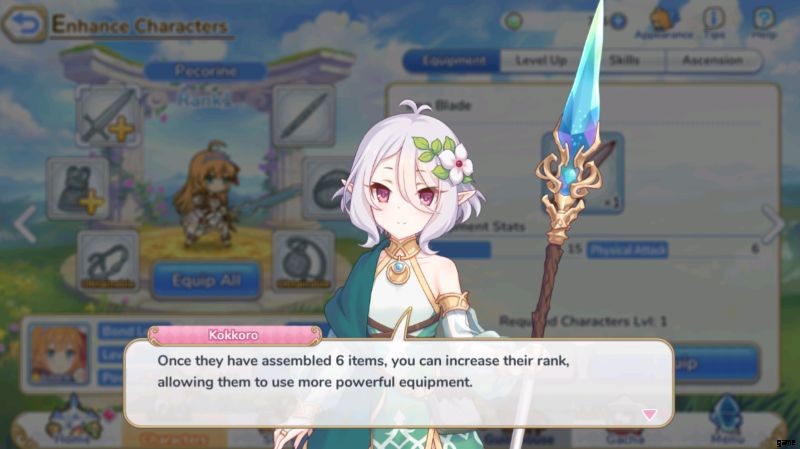Select the Ascension tab
Screen dimensions: 800x449
click(x=712, y=61)
